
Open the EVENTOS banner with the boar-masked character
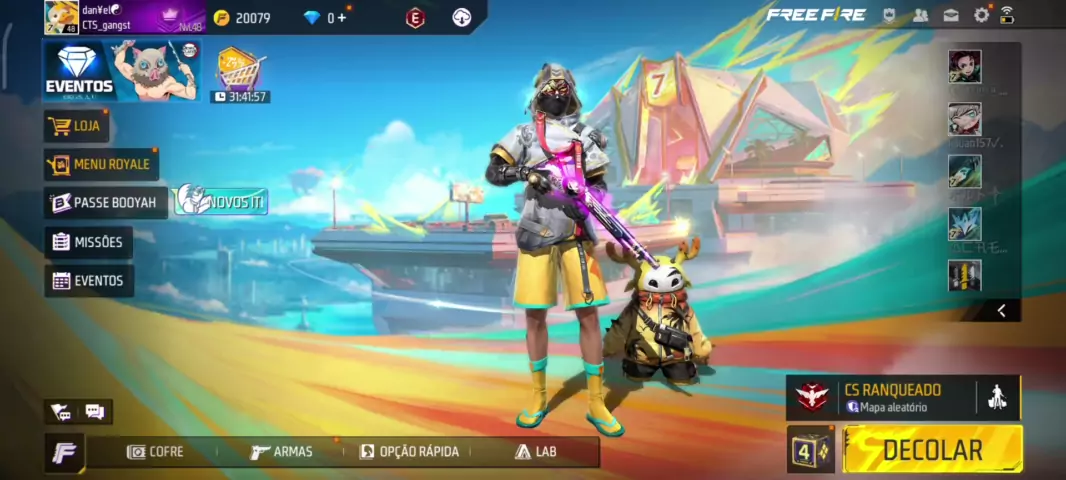[x=120, y=70]
